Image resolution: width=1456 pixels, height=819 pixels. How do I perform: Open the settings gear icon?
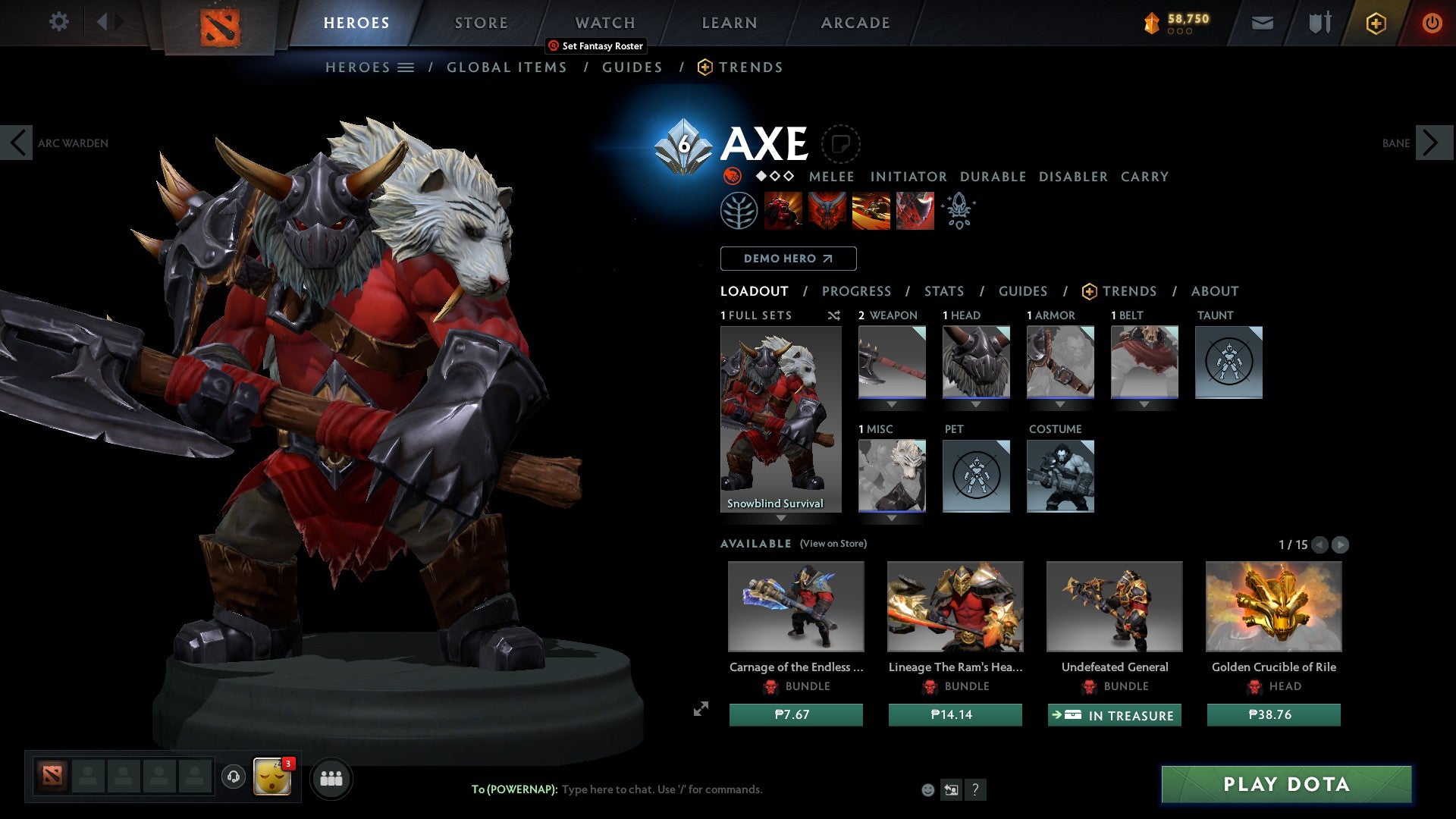point(58,22)
